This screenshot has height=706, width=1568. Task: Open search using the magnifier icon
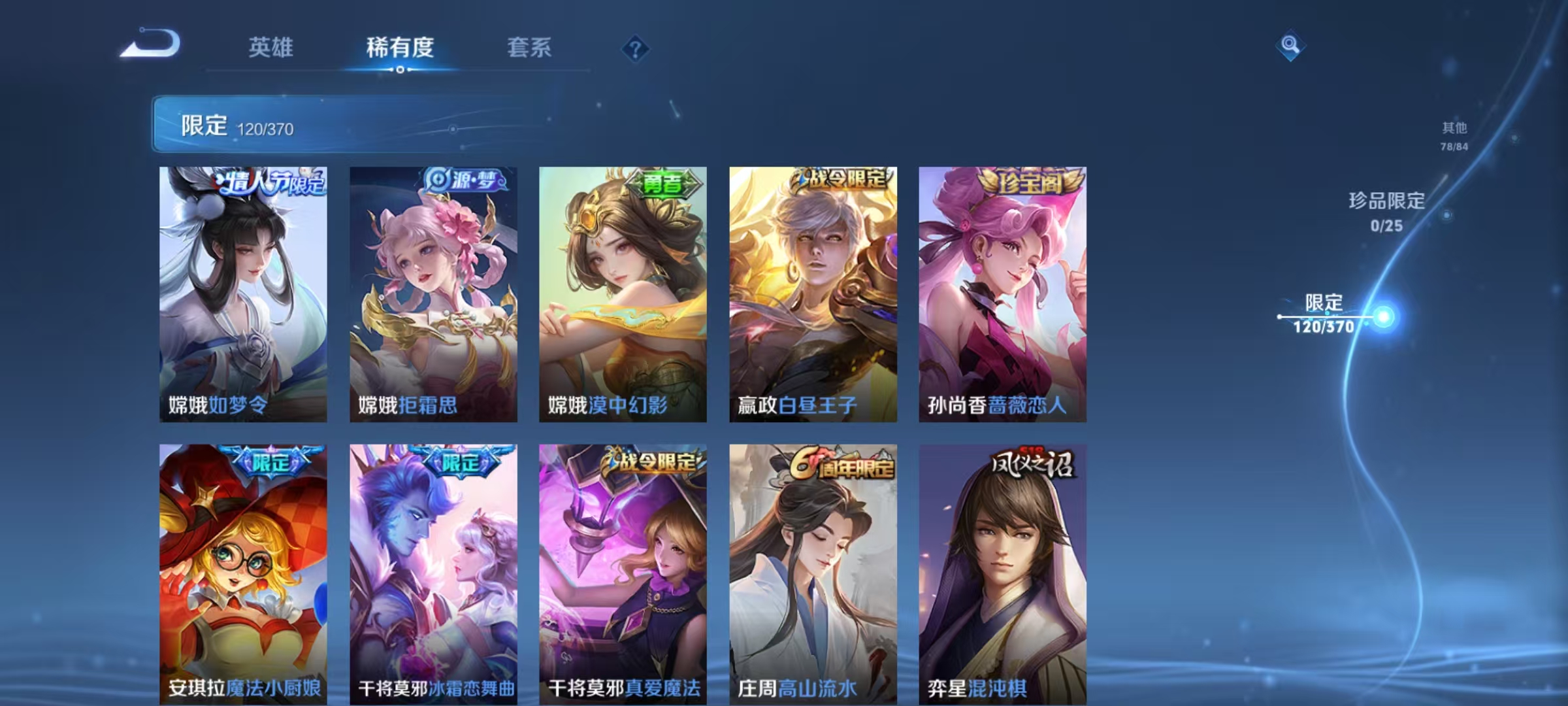click(1290, 46)
